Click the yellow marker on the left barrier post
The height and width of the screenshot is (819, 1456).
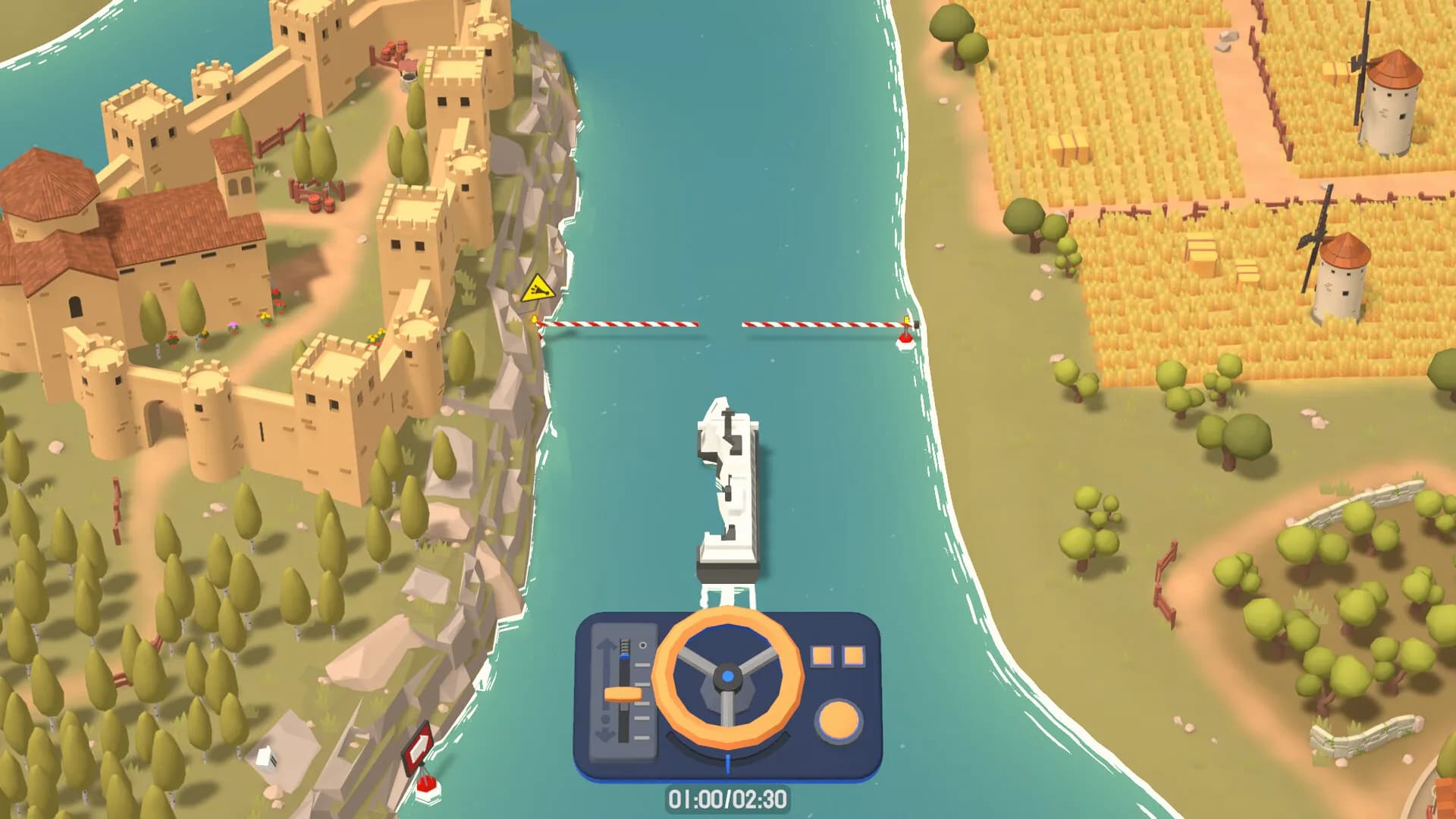tap(535, 318)
